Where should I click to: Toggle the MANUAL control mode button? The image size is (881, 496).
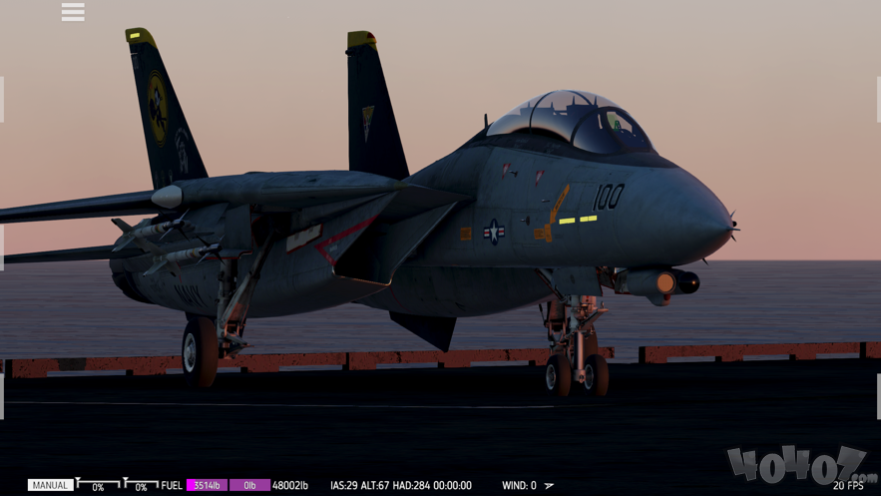click(x=50, y=486)
